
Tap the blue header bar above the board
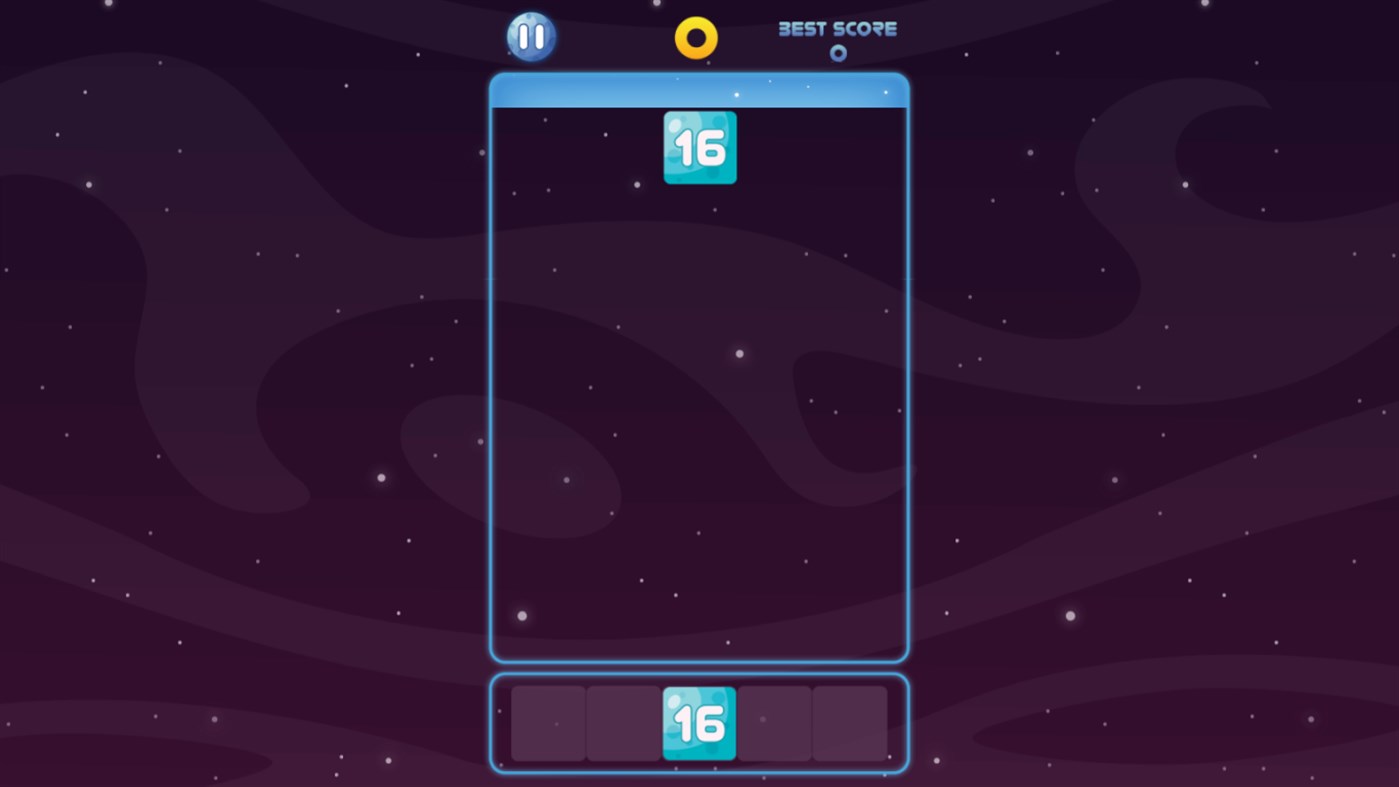pos(699,90)
